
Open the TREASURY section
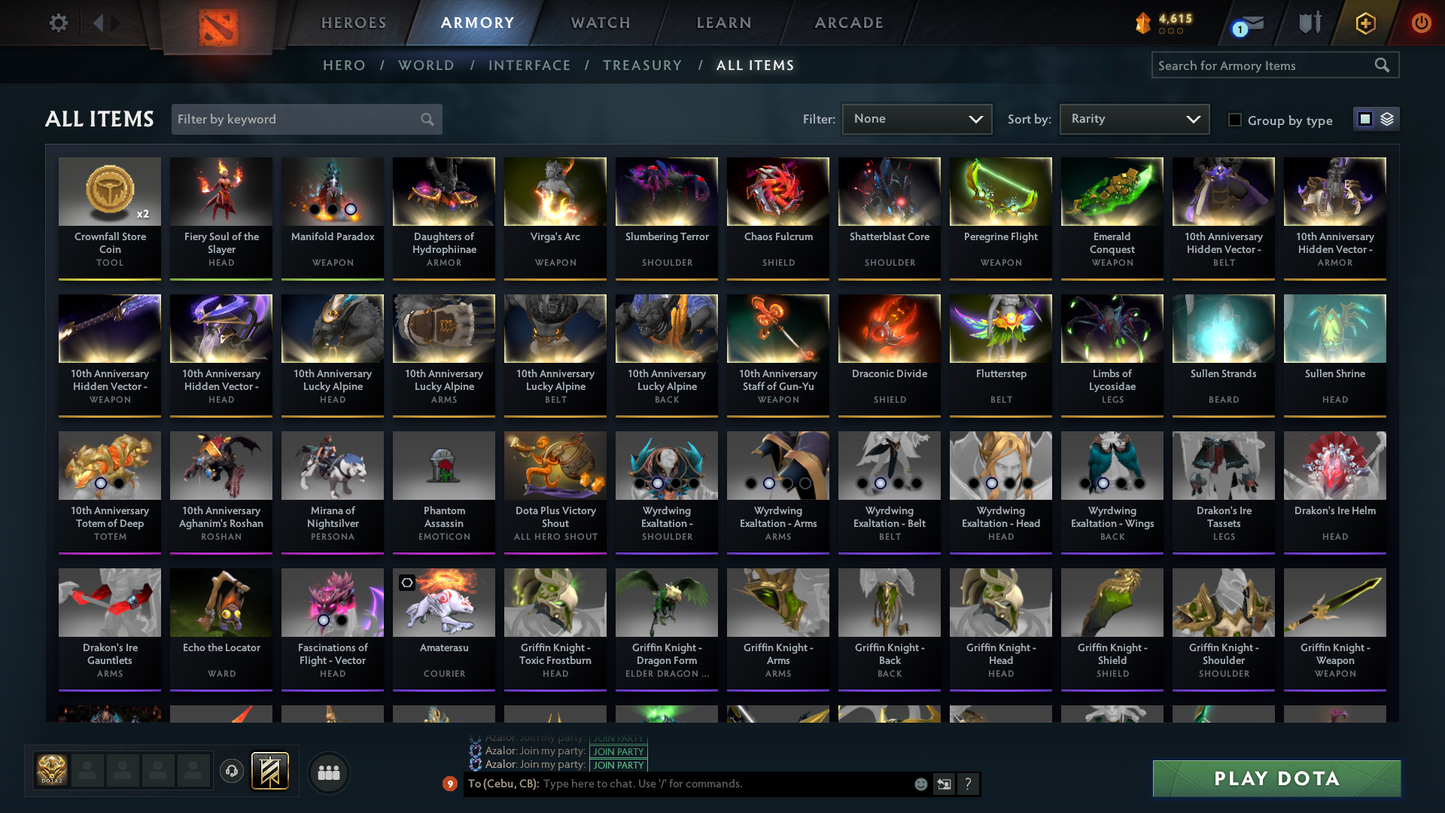coord(642,64)
